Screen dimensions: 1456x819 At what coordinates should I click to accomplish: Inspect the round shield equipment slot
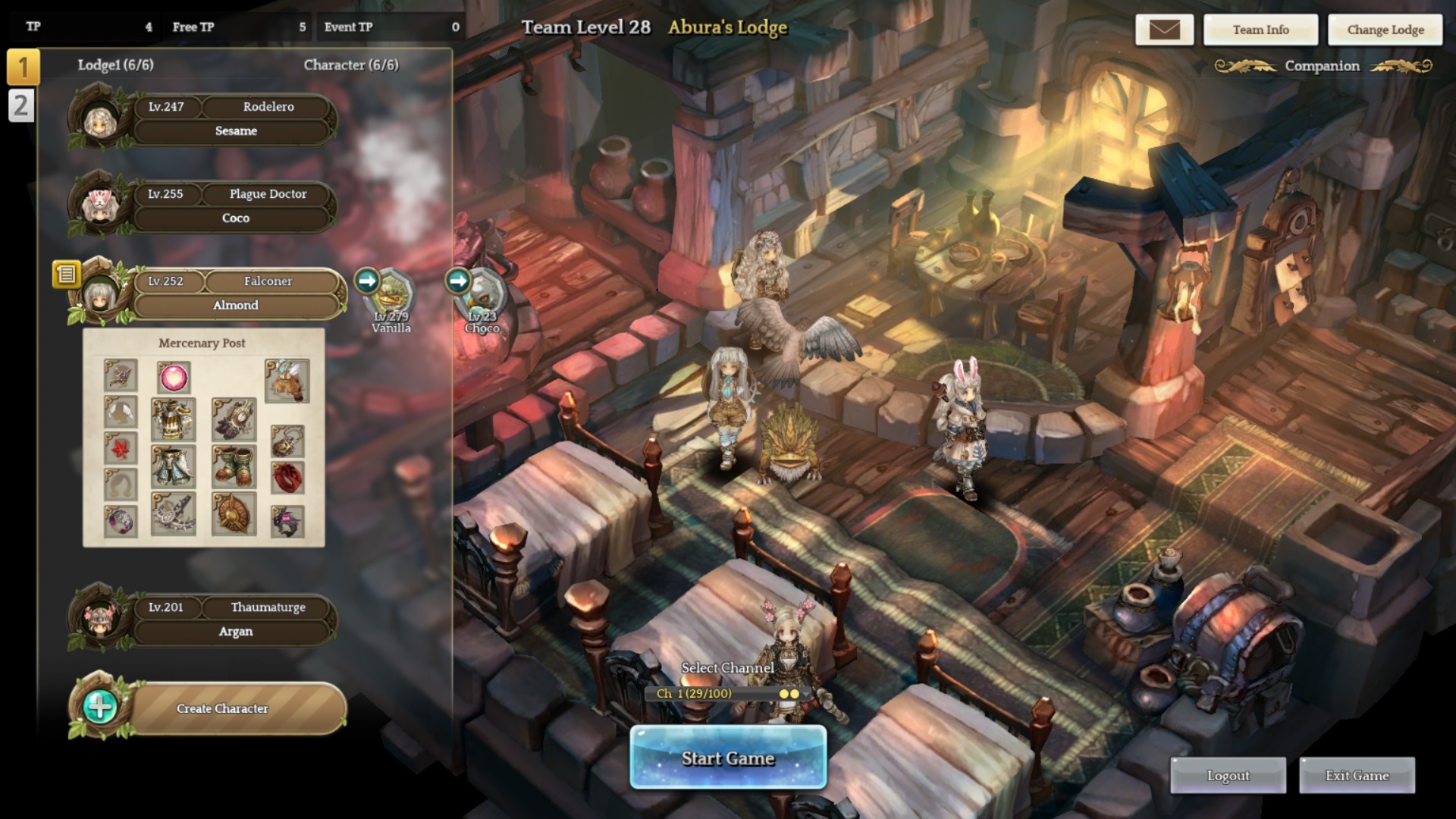click(234, 514)
